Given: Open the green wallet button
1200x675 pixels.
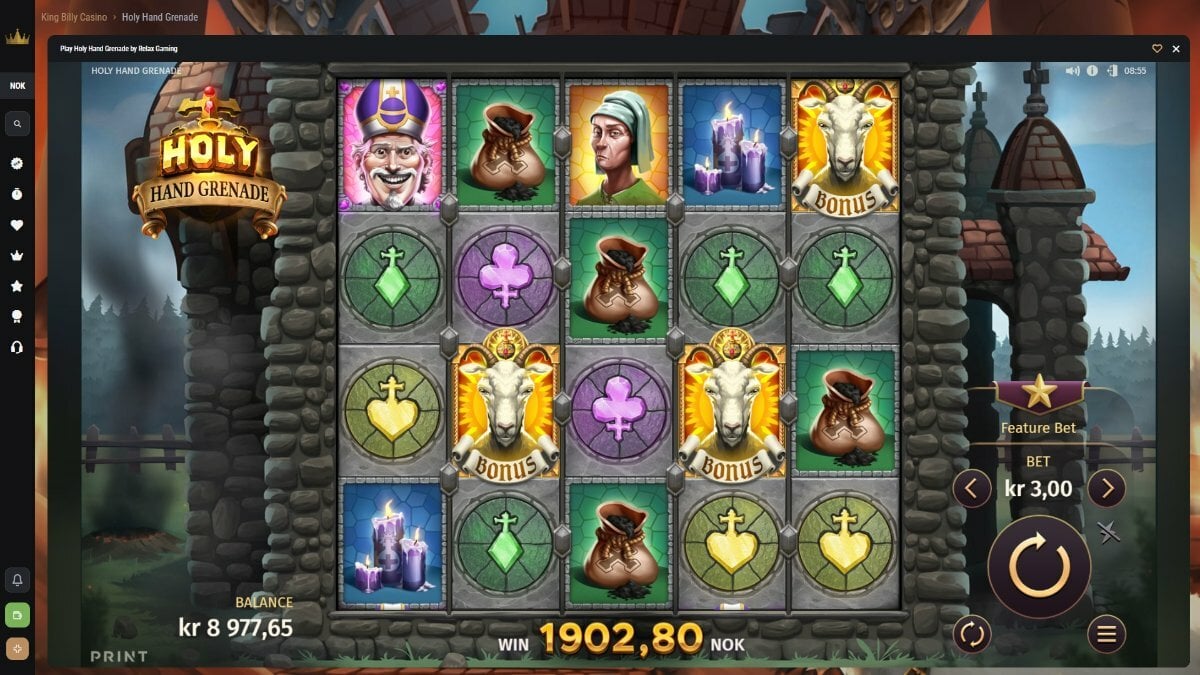Looking at the screenshot, I should coord(17,614).
